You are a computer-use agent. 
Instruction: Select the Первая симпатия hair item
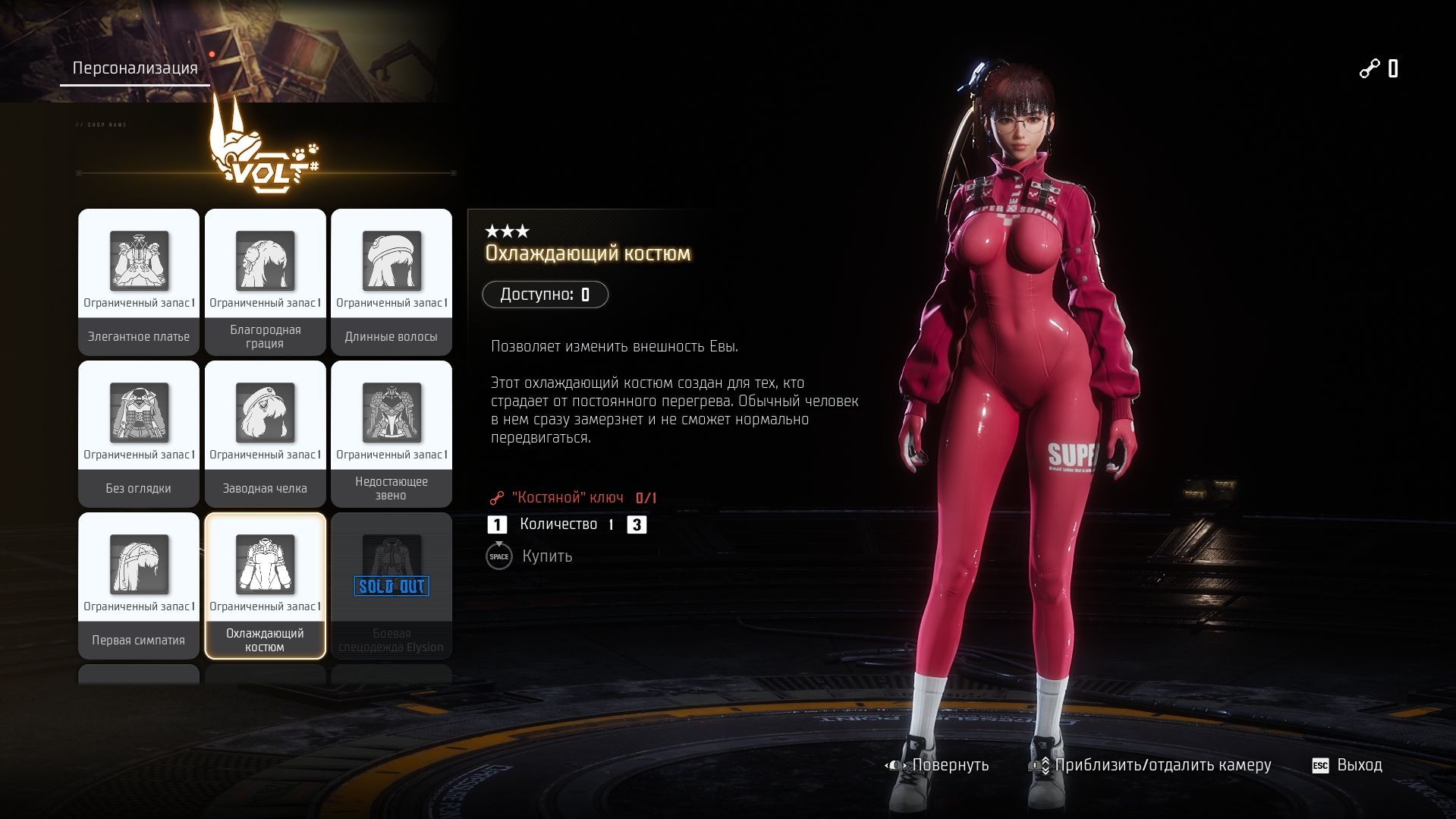tap(139, 585)
